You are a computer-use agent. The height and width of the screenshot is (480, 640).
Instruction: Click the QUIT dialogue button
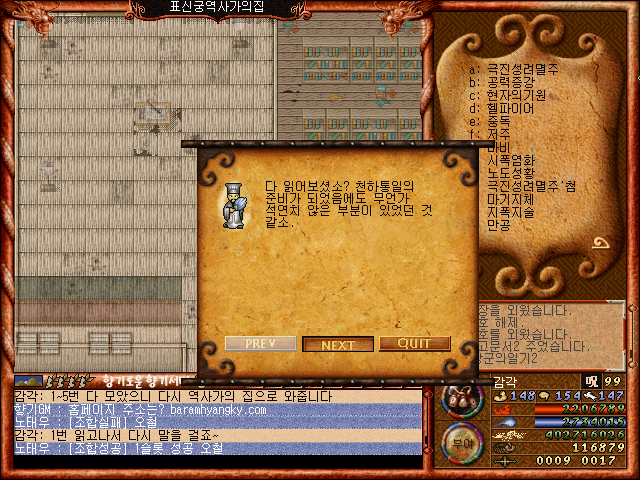click(414, 344)
